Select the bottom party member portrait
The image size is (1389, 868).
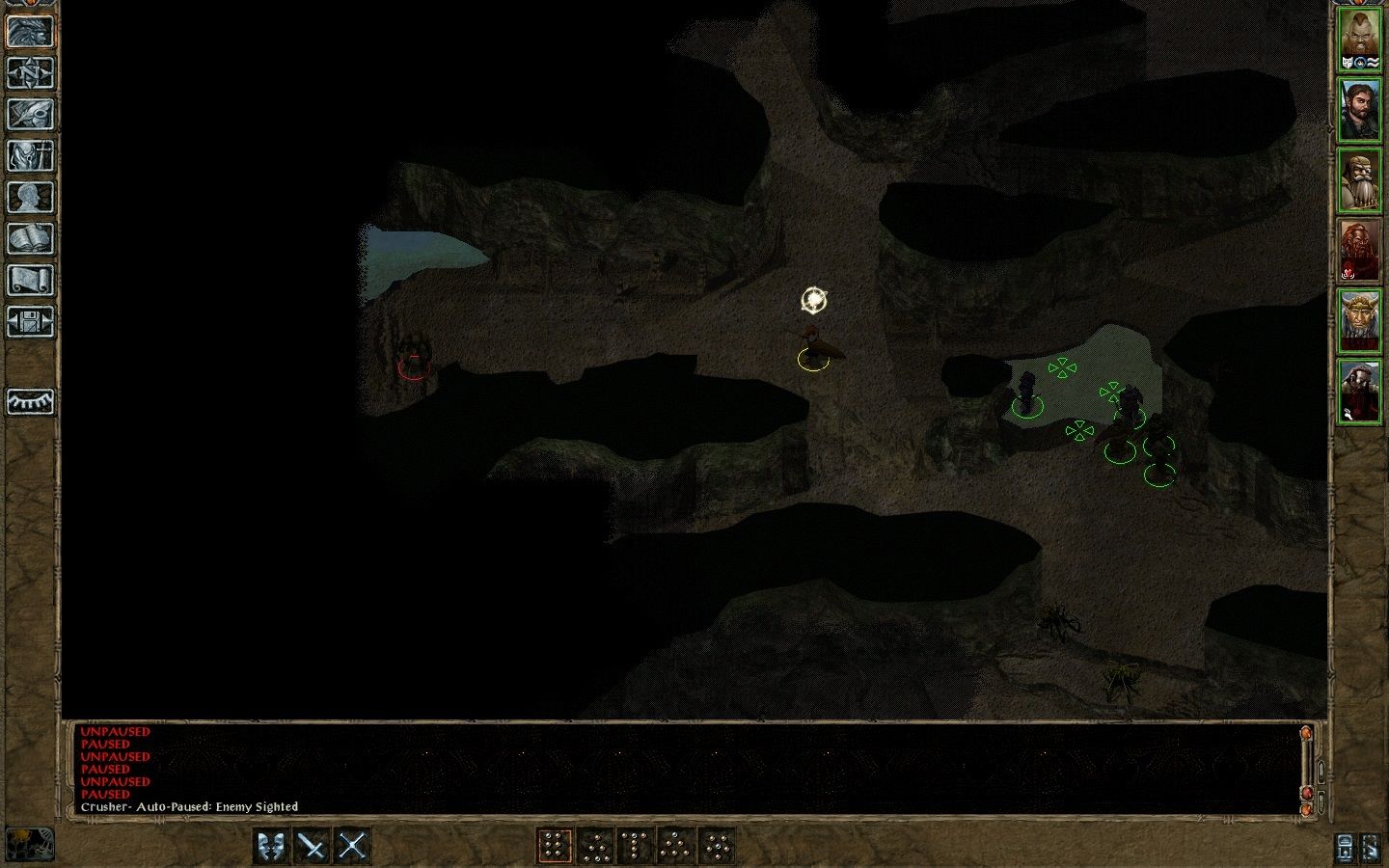coord(1359,391)
